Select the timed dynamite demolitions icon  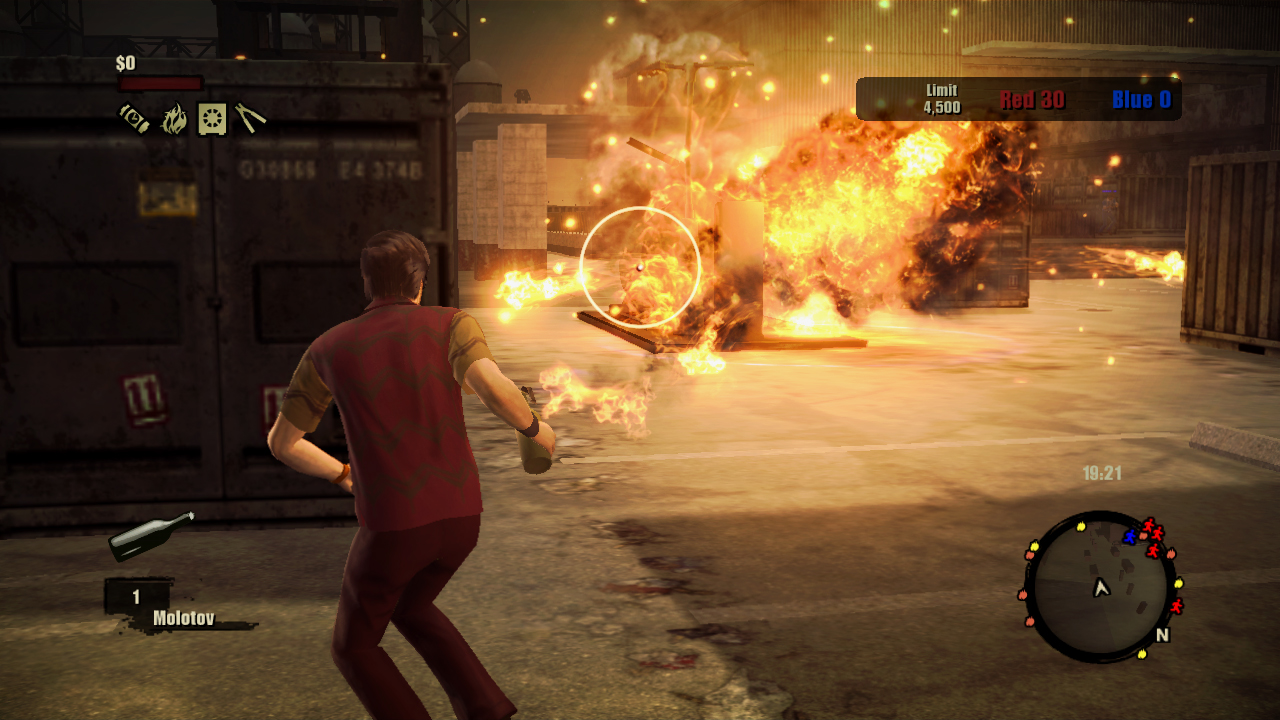coord(134,118)
